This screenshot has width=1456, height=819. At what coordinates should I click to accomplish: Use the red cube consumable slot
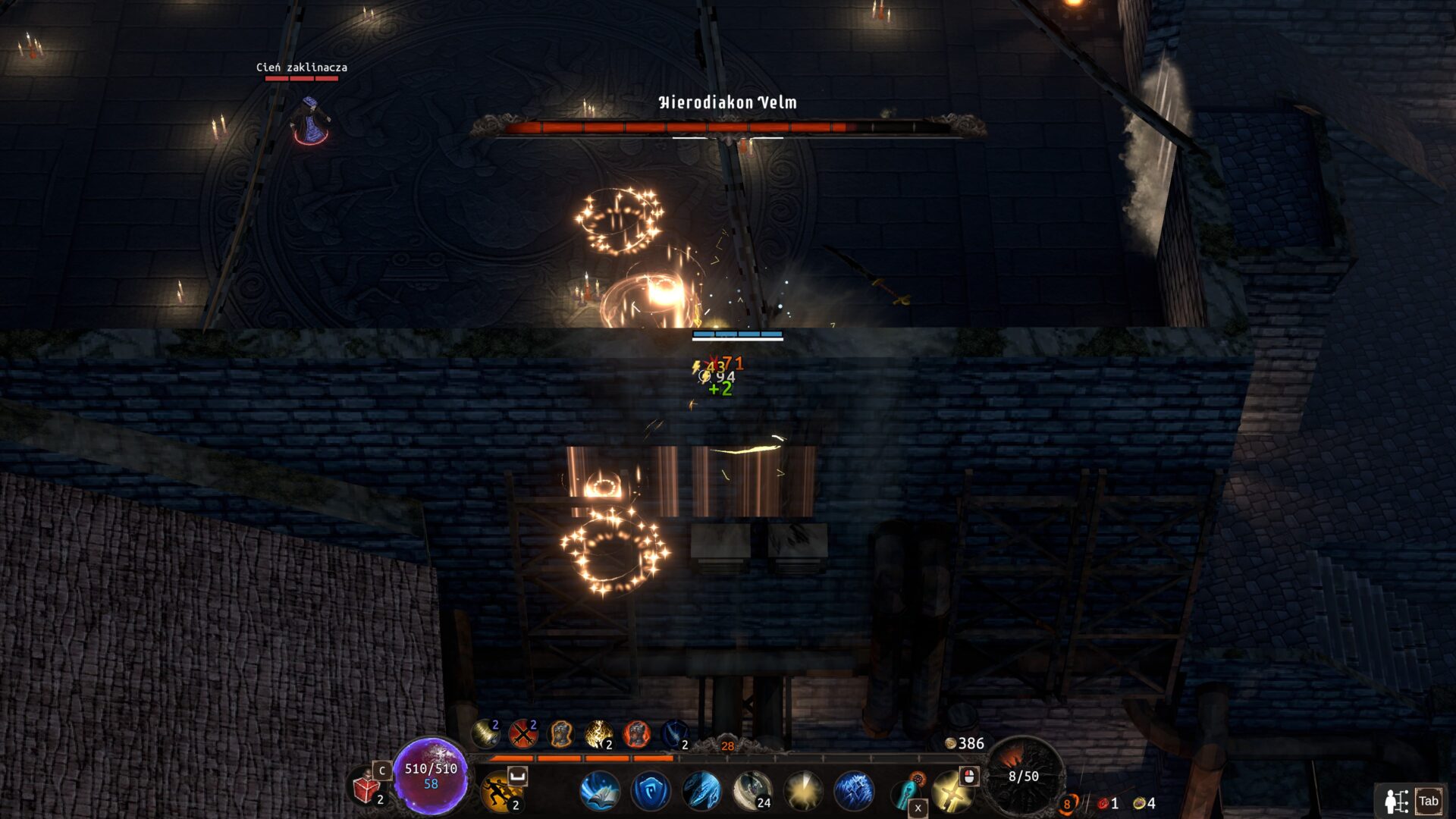click(366, 789)
